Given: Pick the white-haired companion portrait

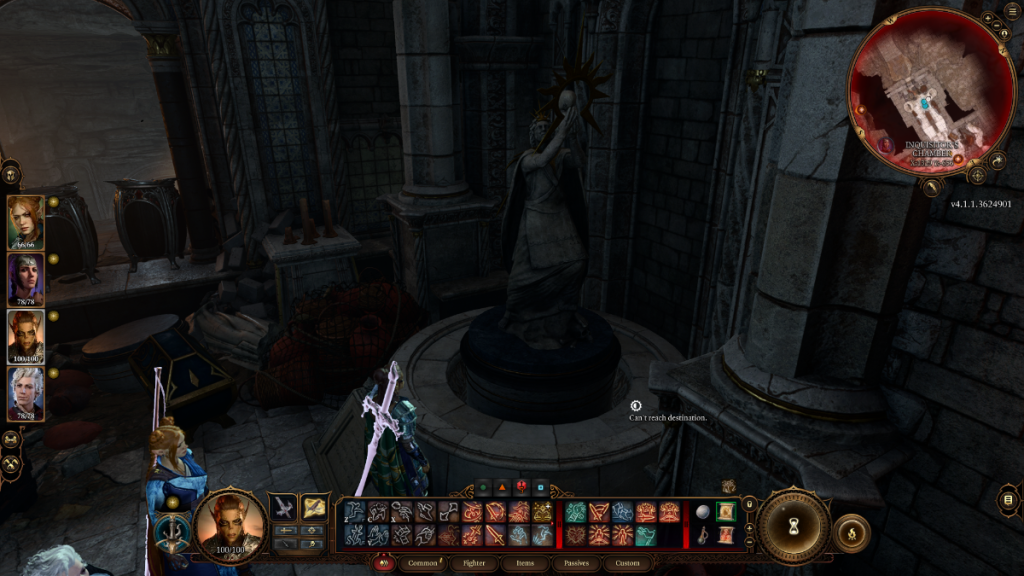Looking at the screenshot, I should click(25, 393).
